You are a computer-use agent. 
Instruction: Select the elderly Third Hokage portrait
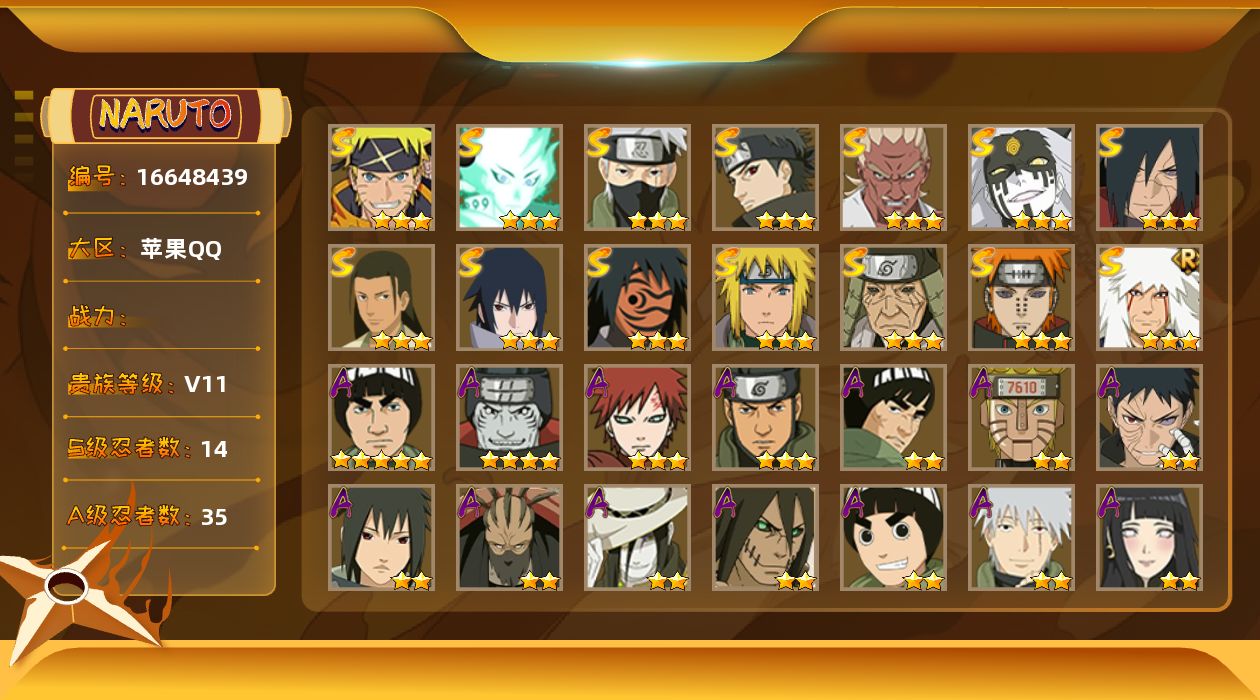tap(893, 298)
